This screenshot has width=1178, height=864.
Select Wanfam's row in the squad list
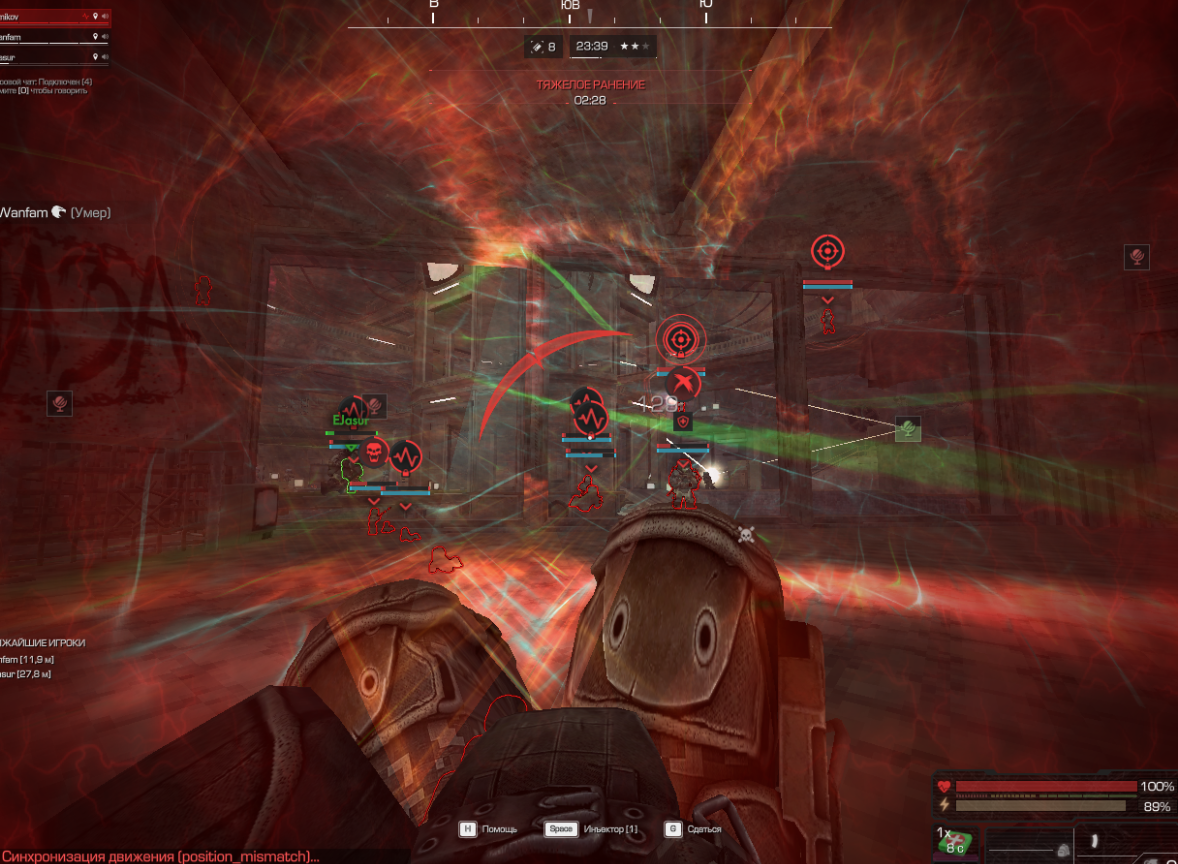click(30, 38)
